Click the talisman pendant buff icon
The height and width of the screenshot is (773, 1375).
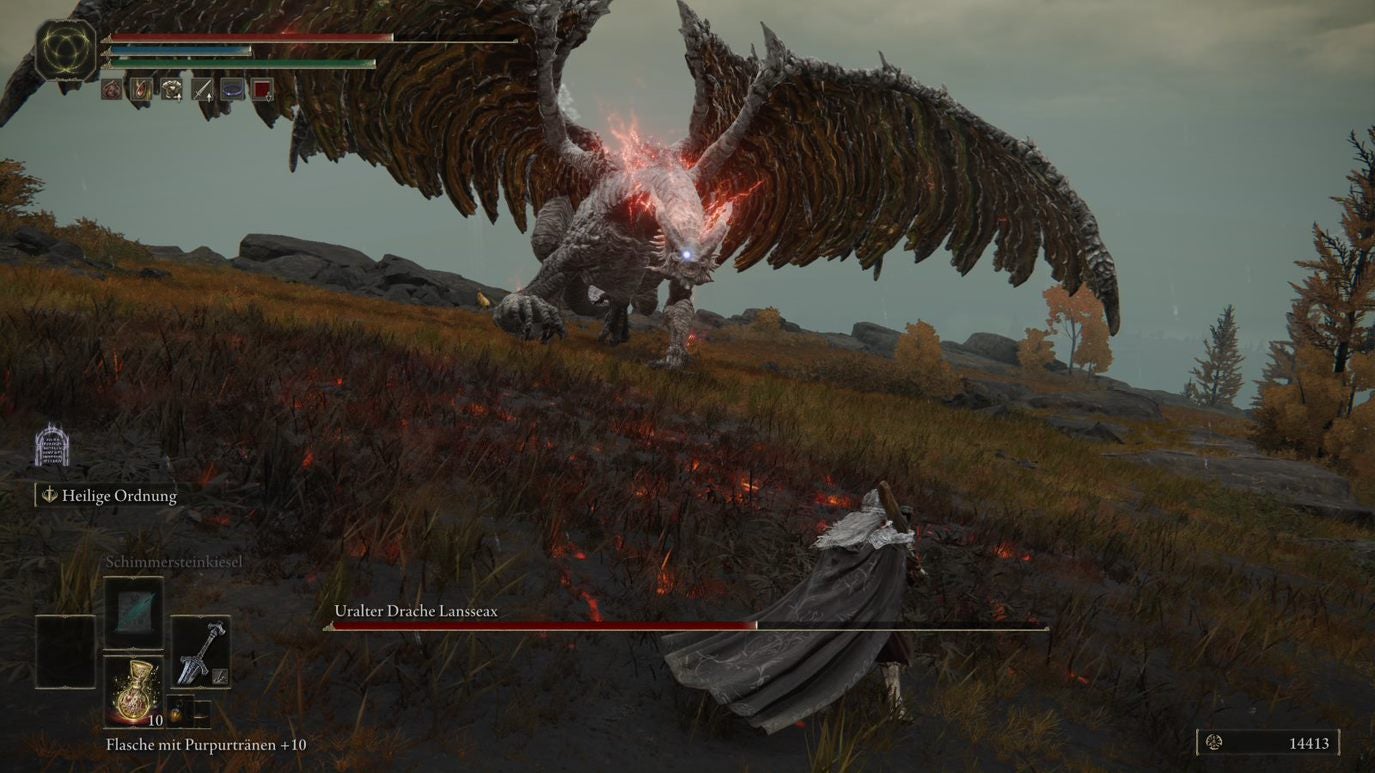click(142, 90)
